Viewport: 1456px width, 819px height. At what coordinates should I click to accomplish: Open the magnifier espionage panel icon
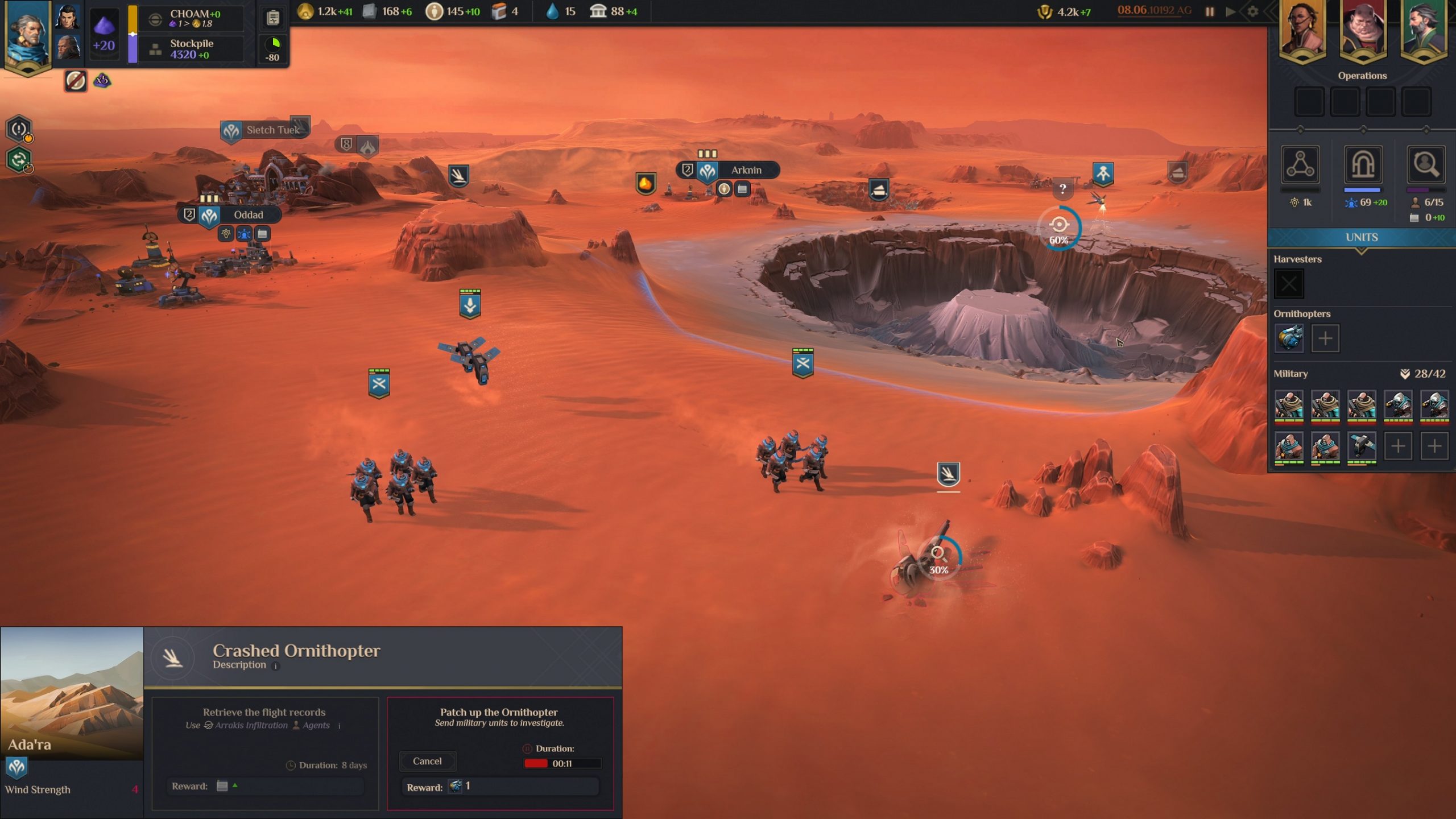pos(1425,166)
